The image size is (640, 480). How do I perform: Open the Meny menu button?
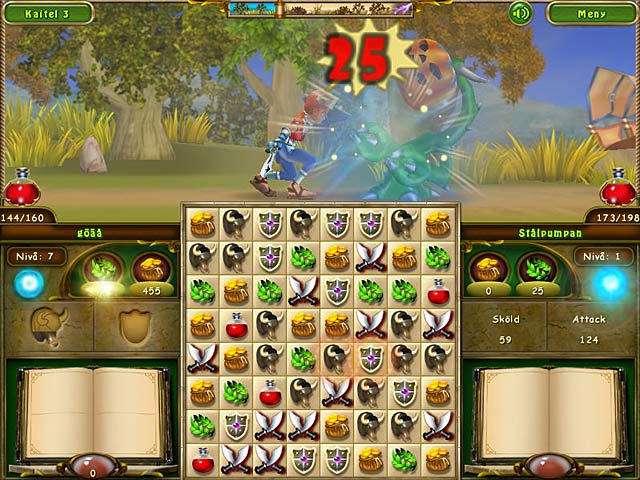pos(591,13)
